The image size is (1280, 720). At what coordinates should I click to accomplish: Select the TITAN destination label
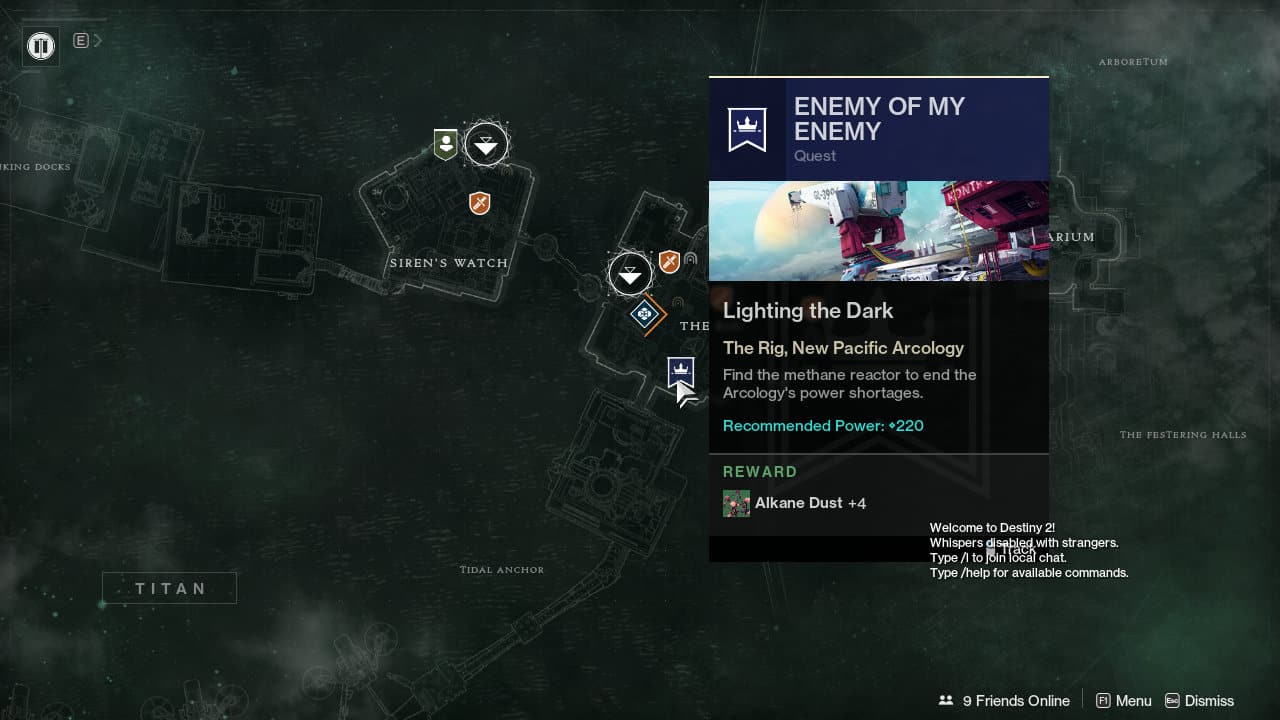point(169,588)
